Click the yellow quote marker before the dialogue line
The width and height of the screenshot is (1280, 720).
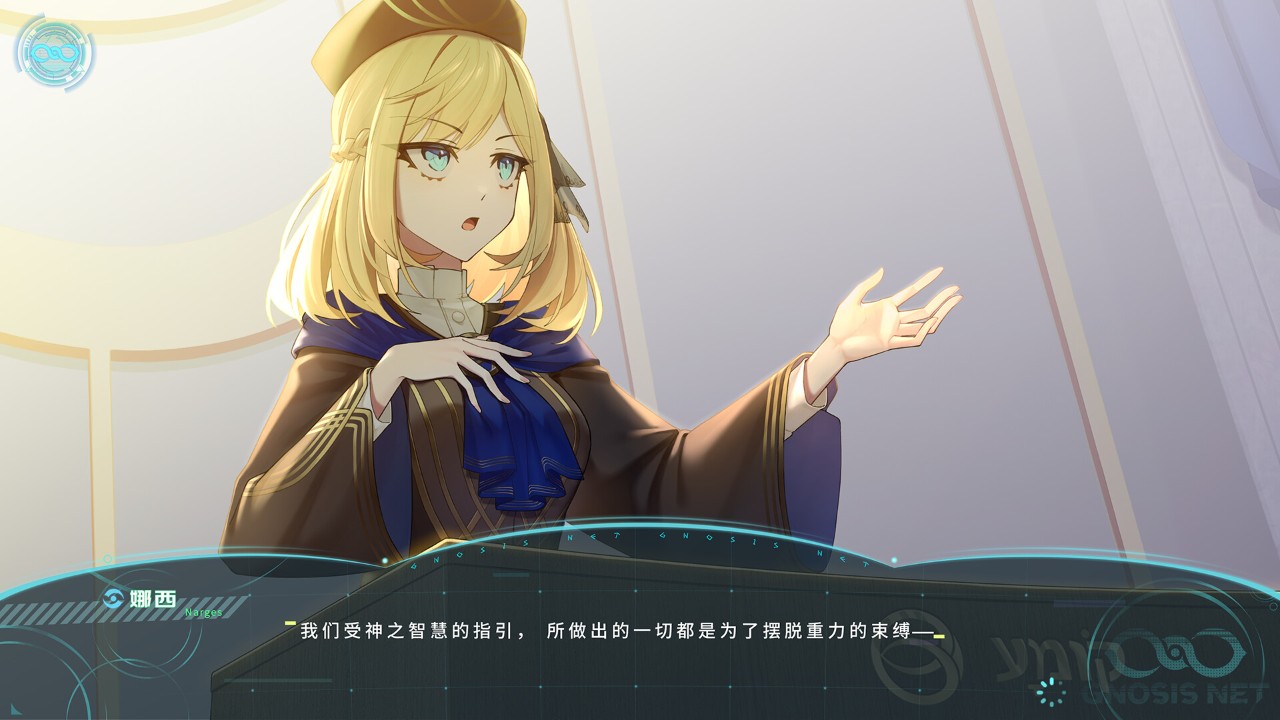pos(291,622)
